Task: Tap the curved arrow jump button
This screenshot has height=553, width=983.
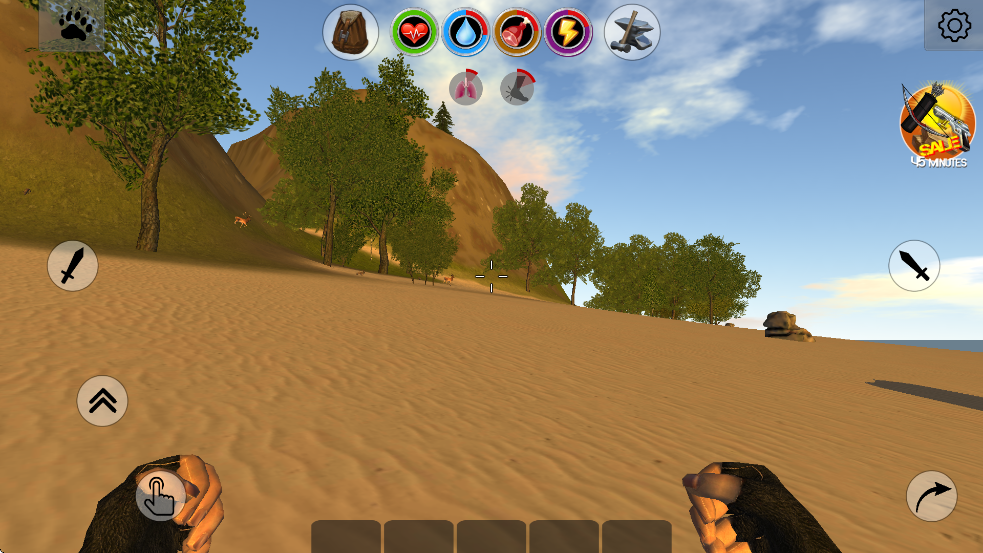Action: click(x=931, y=496)
